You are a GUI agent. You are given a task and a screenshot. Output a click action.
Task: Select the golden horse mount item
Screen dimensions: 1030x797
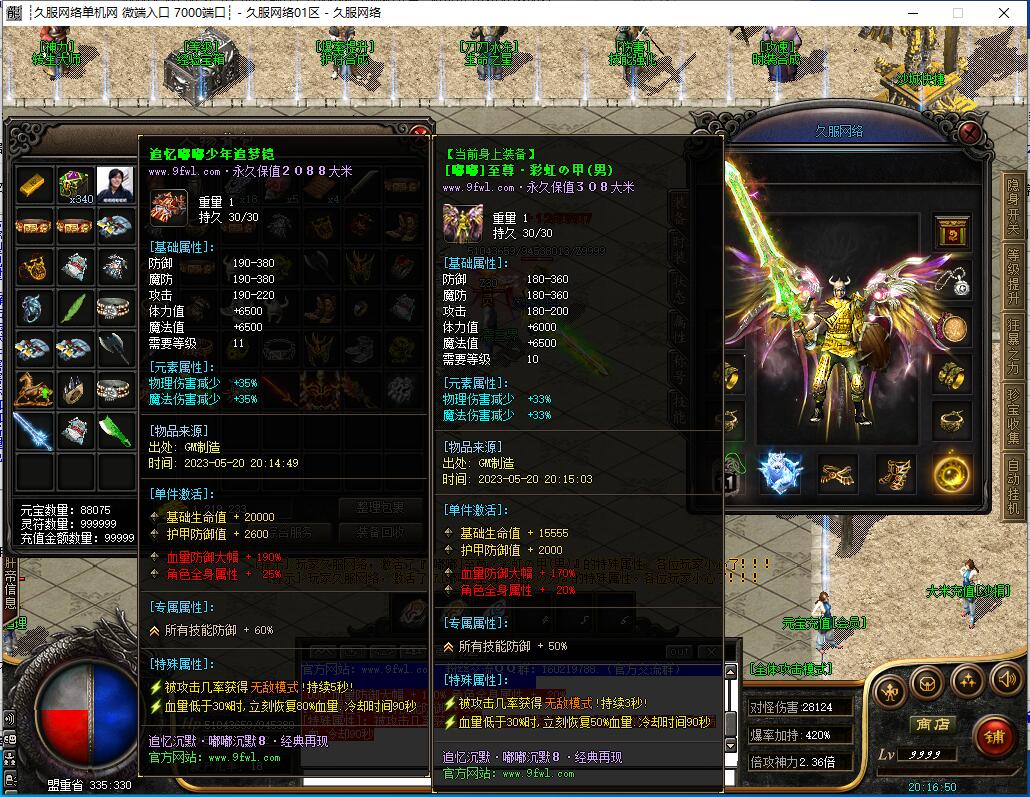35,389
